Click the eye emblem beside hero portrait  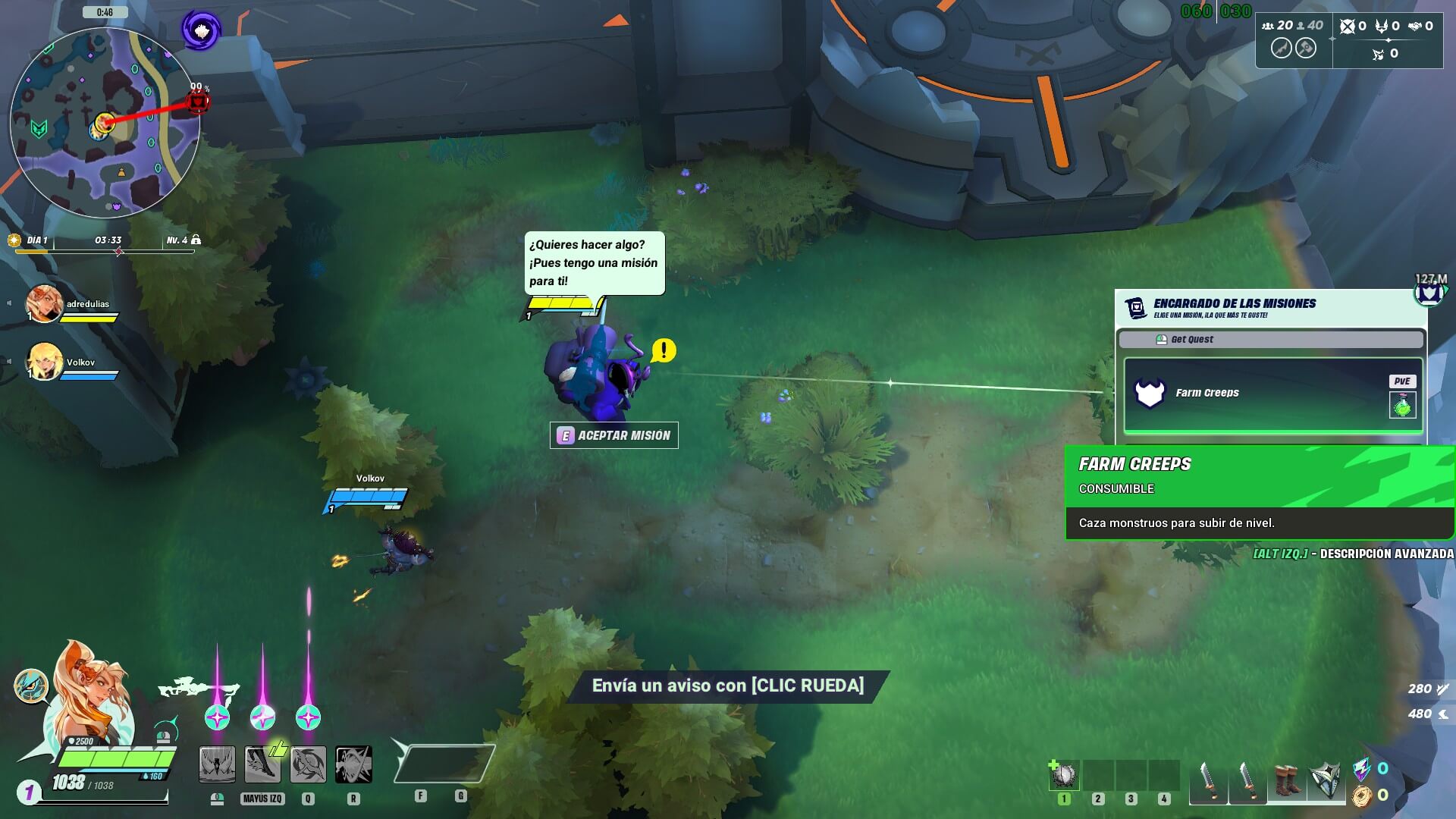coord(31,686)
